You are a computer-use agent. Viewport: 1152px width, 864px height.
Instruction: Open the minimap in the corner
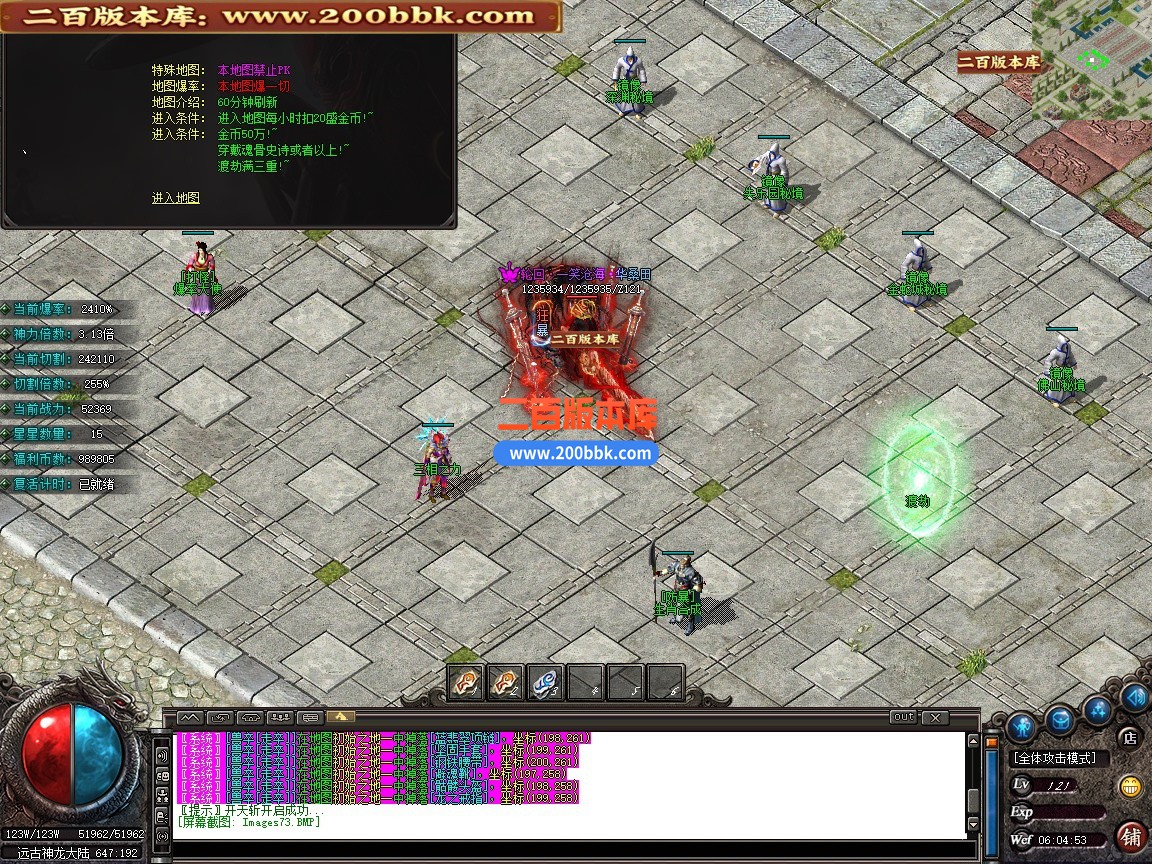click(1094, 58)
